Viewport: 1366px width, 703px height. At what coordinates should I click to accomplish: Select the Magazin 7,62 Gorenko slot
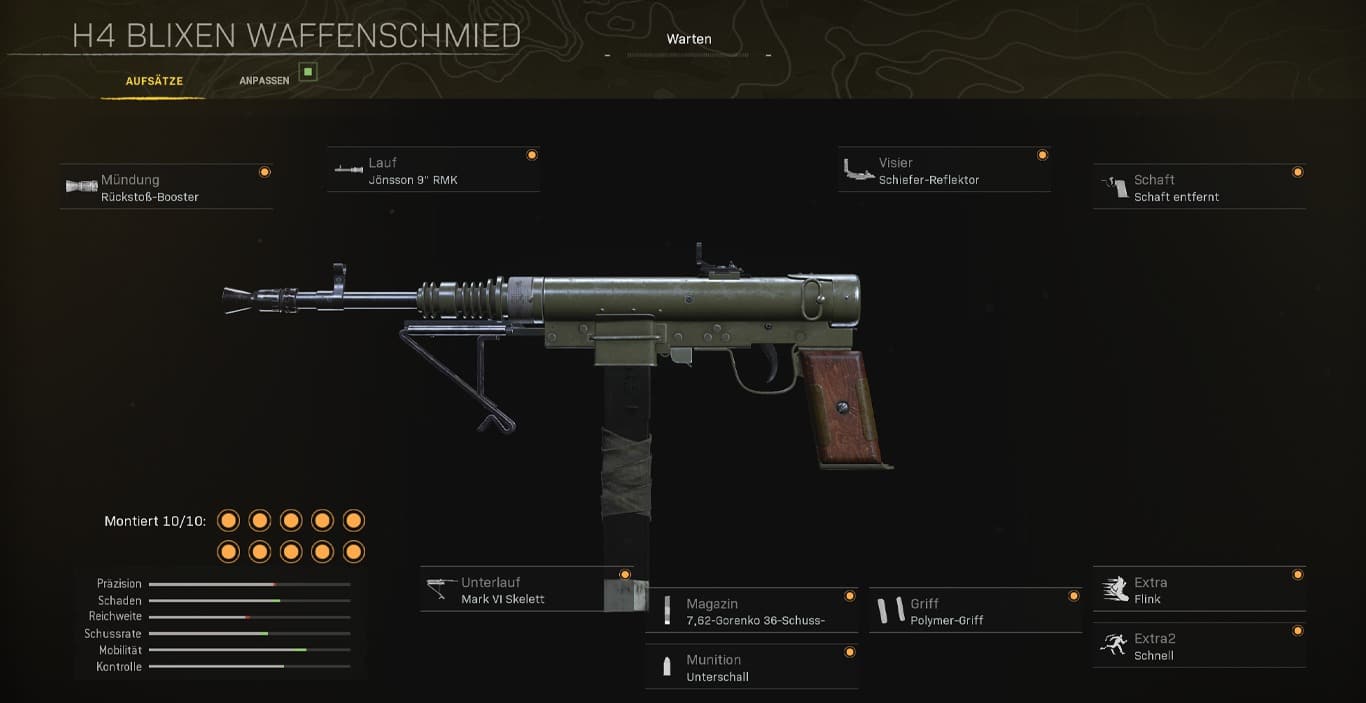[x=752, y=611]
